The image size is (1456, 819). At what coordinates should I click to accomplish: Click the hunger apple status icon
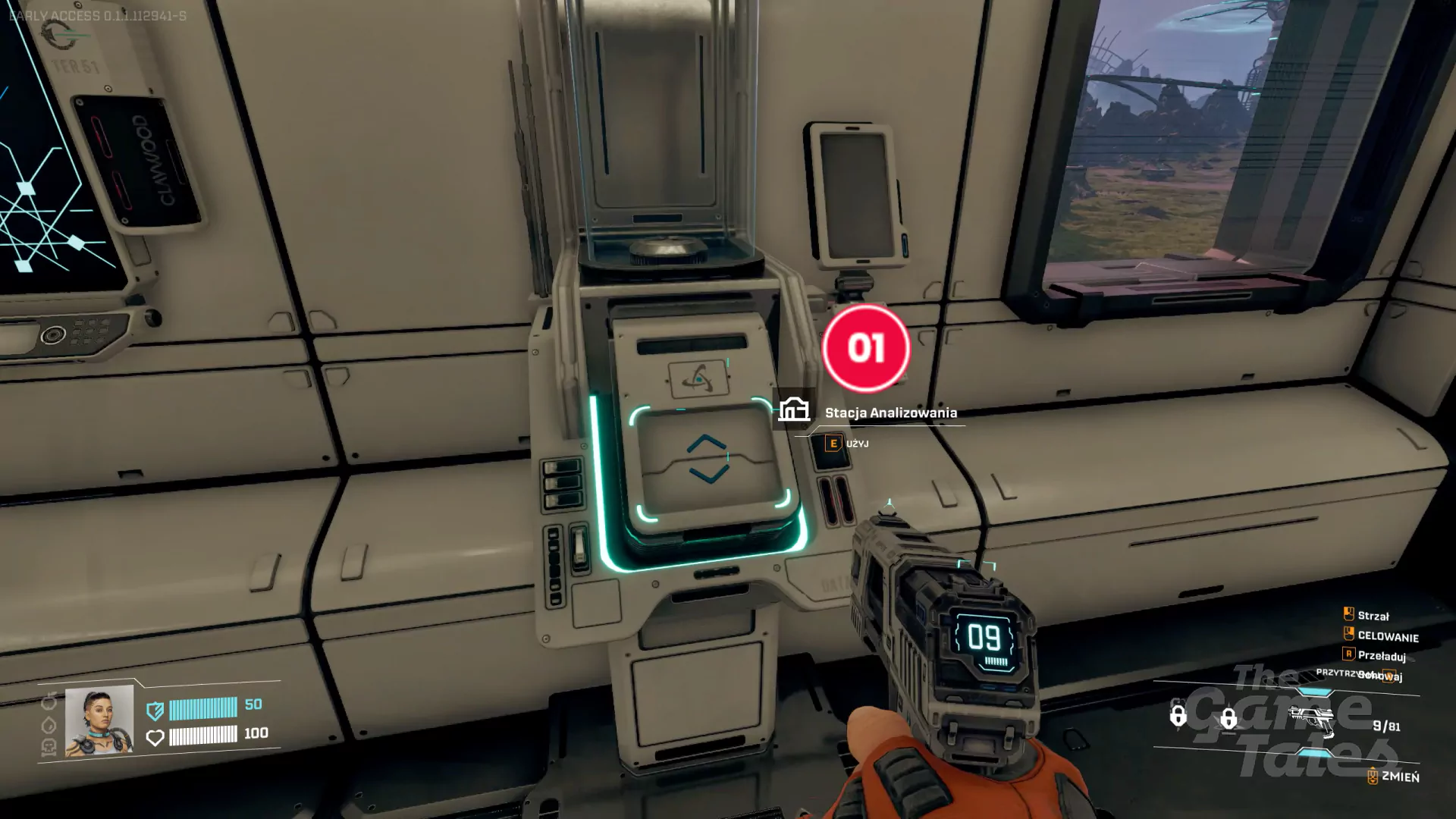click(49, 701)
